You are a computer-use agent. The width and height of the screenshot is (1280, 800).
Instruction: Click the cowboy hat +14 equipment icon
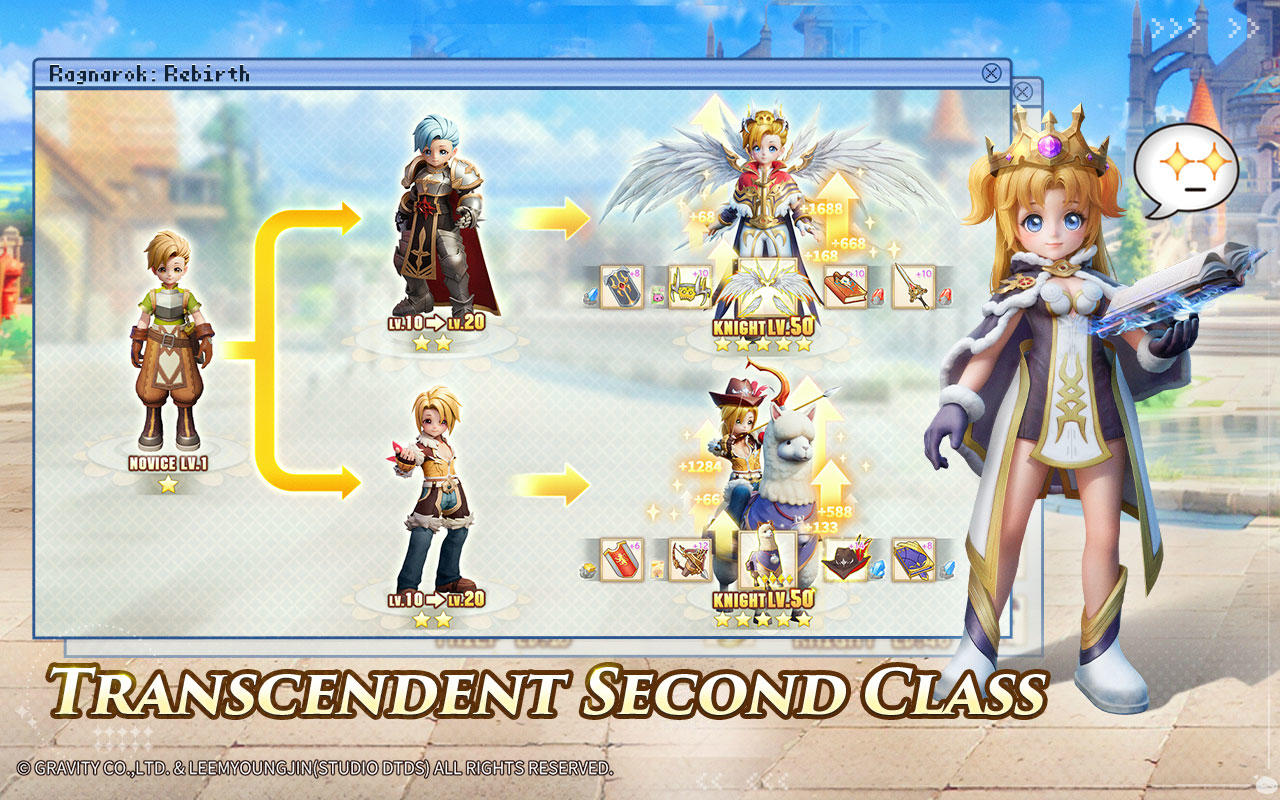click(x=845, y=557)
